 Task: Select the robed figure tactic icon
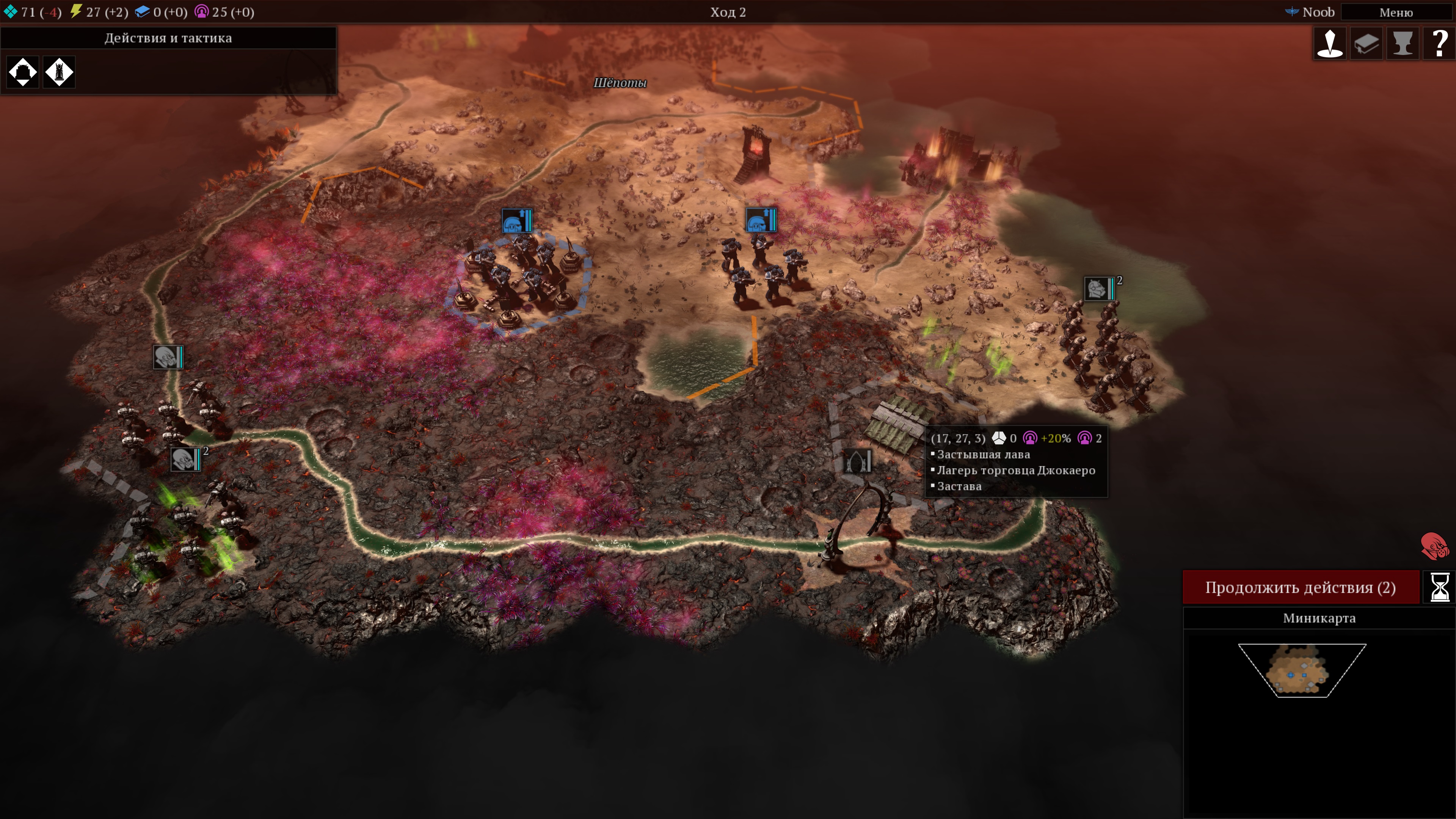(x=60, y=72)
